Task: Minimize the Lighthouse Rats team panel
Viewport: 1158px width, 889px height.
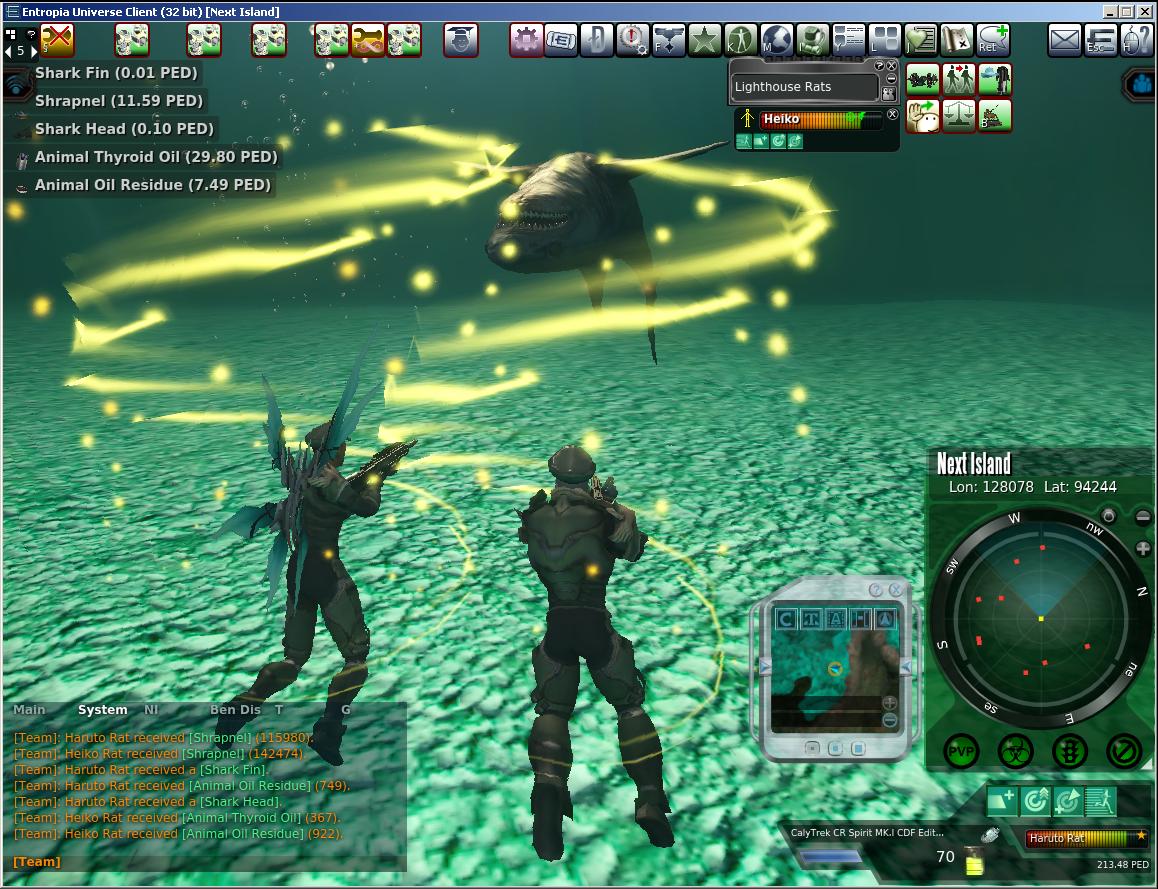Action: 891,79
